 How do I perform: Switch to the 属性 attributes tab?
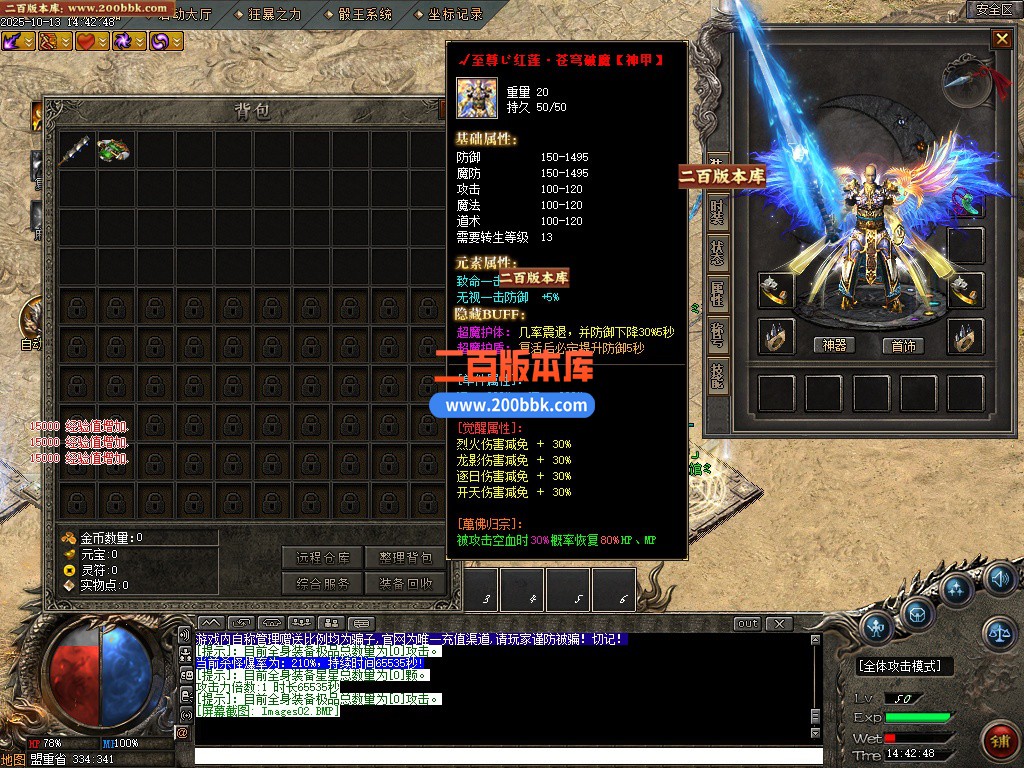pyautogui.click(x=718, y=293)
